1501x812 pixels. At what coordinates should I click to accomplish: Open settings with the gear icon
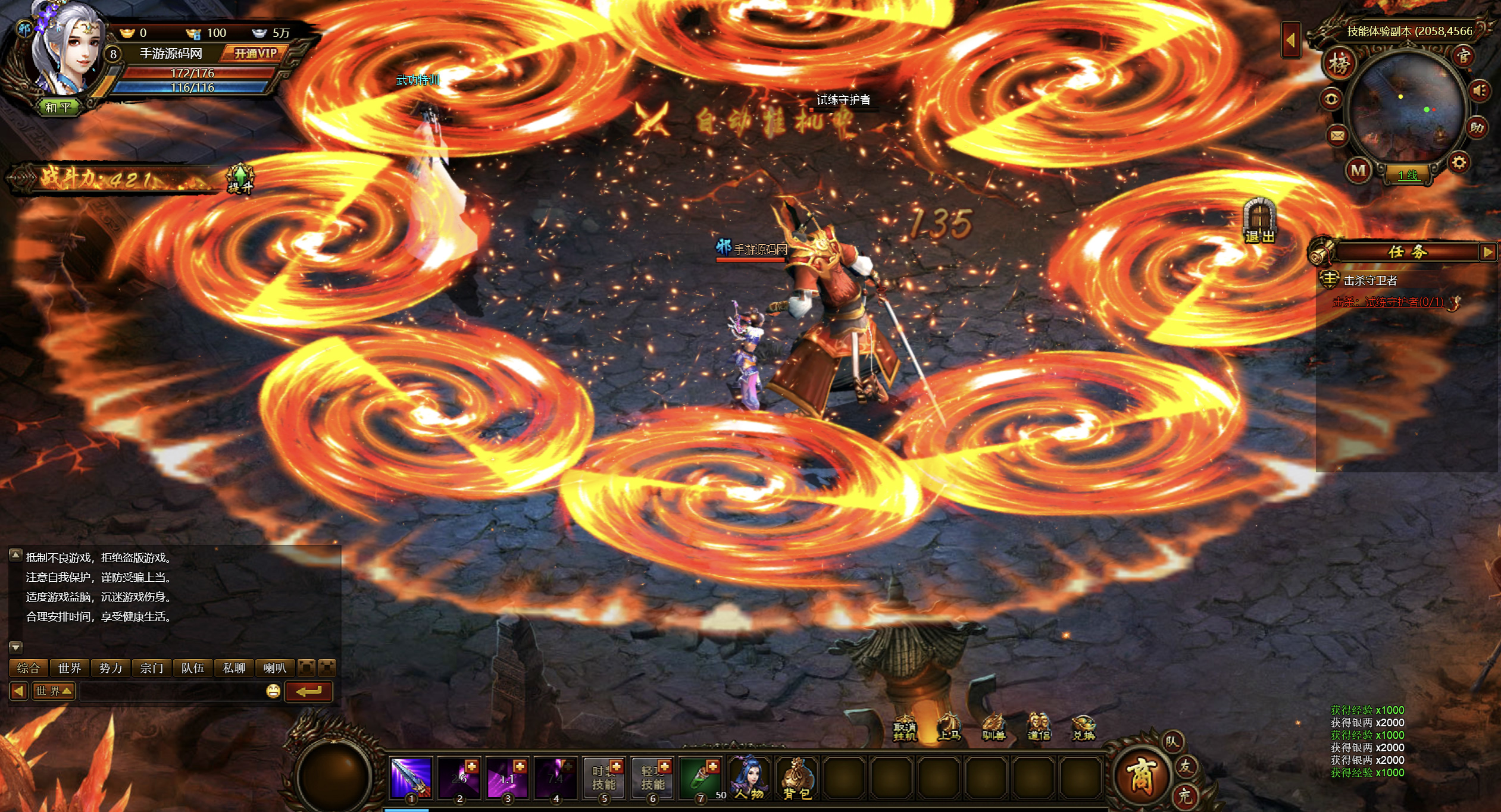click(1459, 162)
